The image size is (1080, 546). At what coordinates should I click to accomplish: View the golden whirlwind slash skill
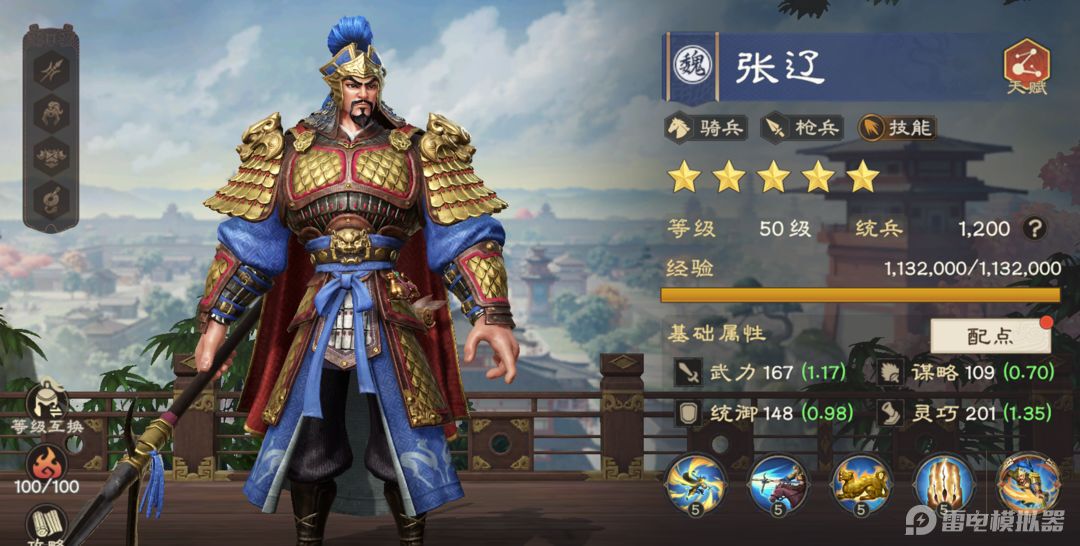(695, 484)
